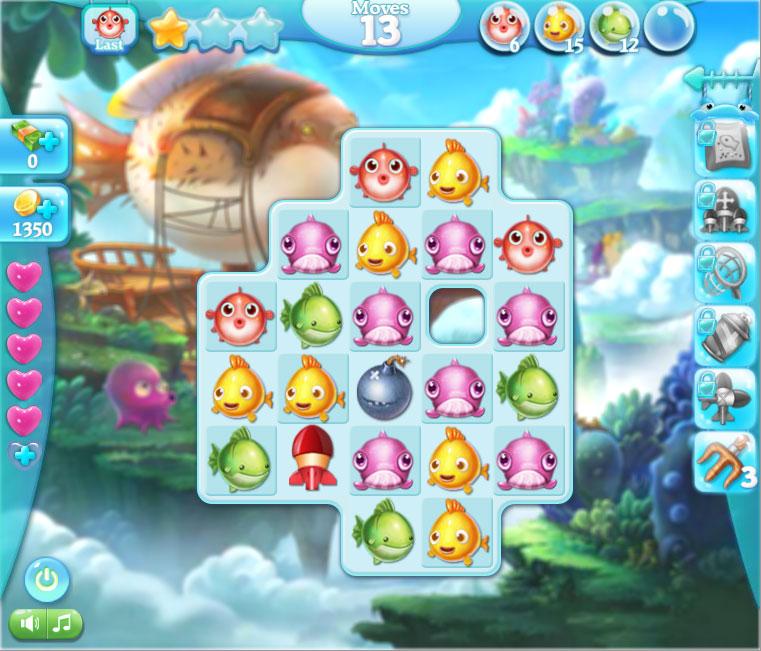Toggle the sound effects speaker
The image size is (761, 651).
29,624
